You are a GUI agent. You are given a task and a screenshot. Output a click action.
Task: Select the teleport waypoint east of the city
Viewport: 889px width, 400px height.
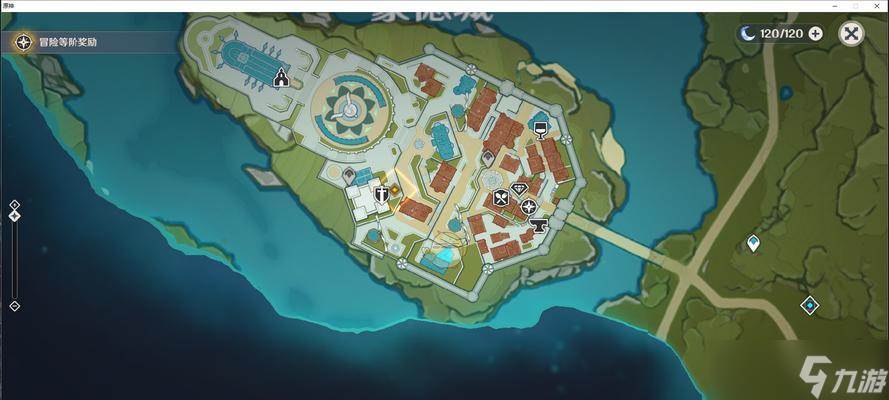coord(754,243)
